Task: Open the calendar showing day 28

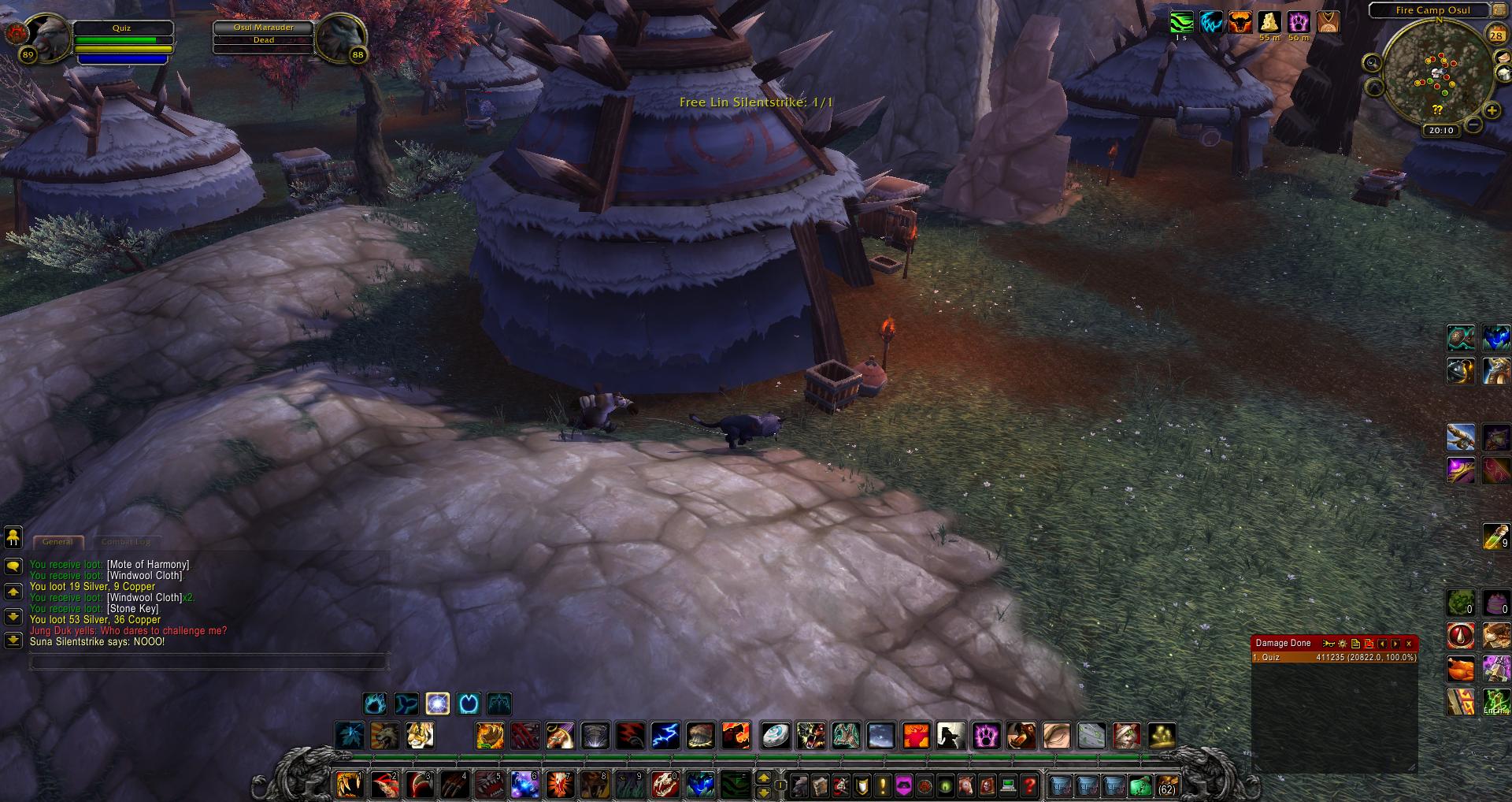Action: point(1495,35)
